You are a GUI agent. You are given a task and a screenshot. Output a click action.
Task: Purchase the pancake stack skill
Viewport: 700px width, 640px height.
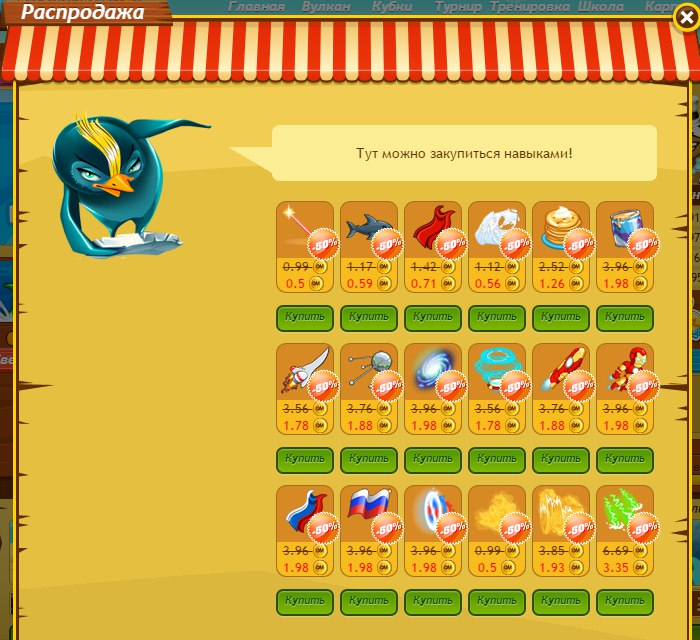561,317
